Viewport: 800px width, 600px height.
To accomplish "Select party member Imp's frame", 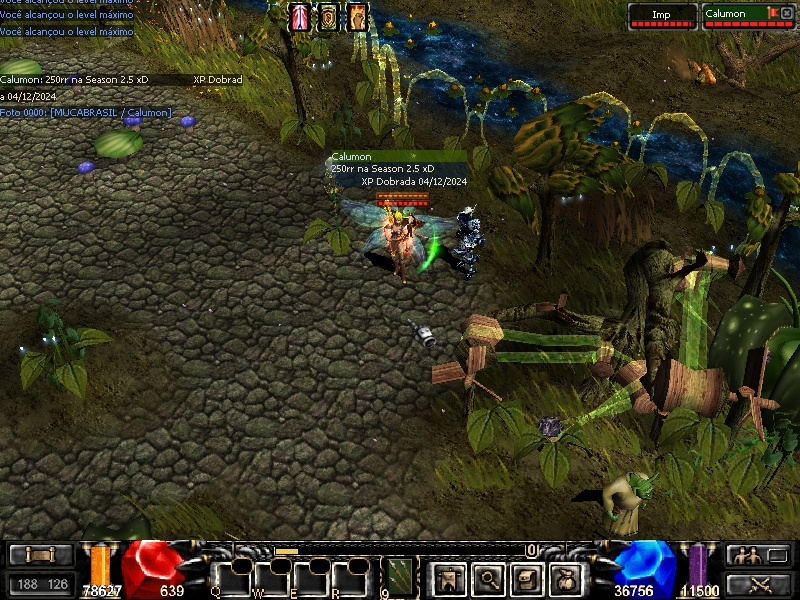I will coord(662,16).
